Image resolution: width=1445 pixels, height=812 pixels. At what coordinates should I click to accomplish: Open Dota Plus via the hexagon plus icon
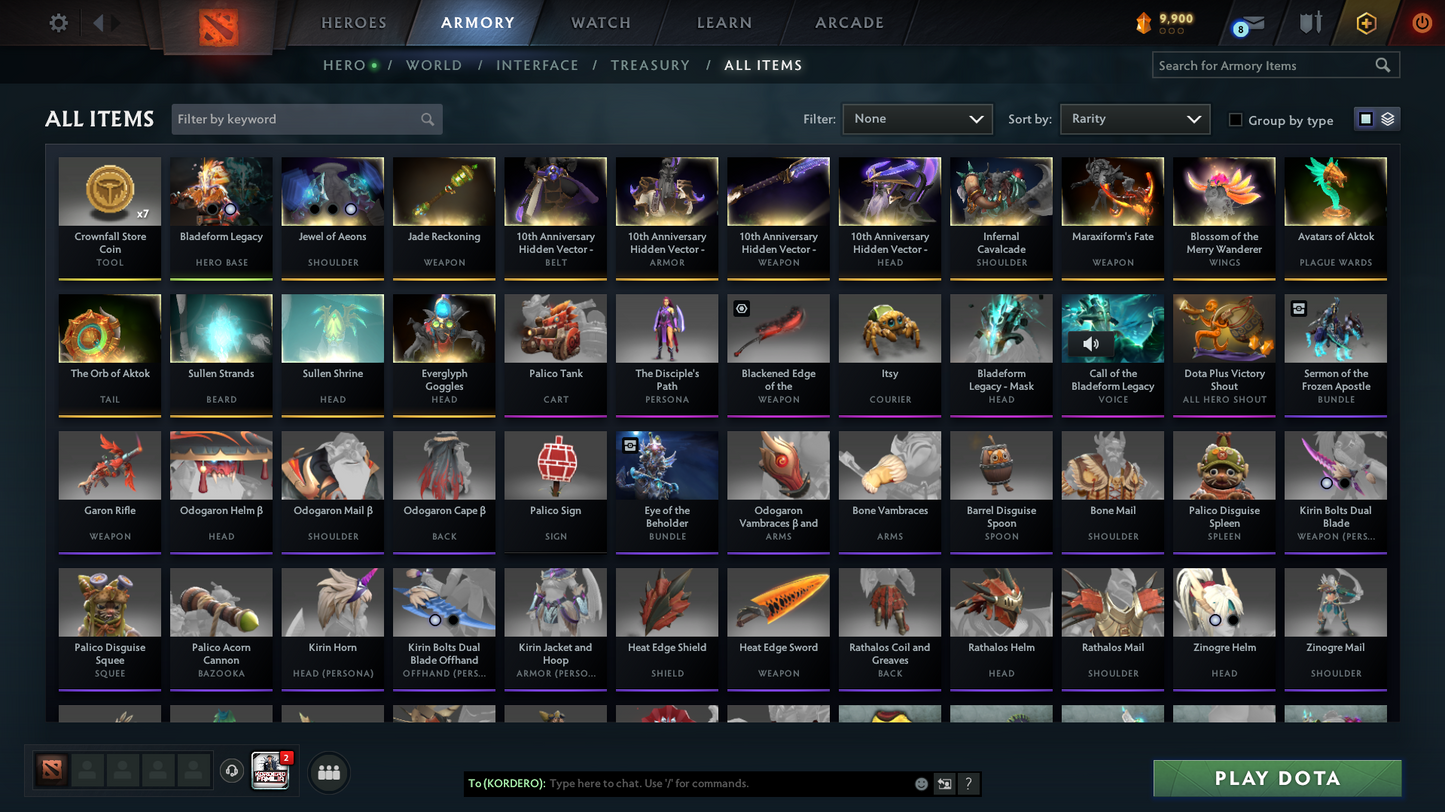point(1366,22)
